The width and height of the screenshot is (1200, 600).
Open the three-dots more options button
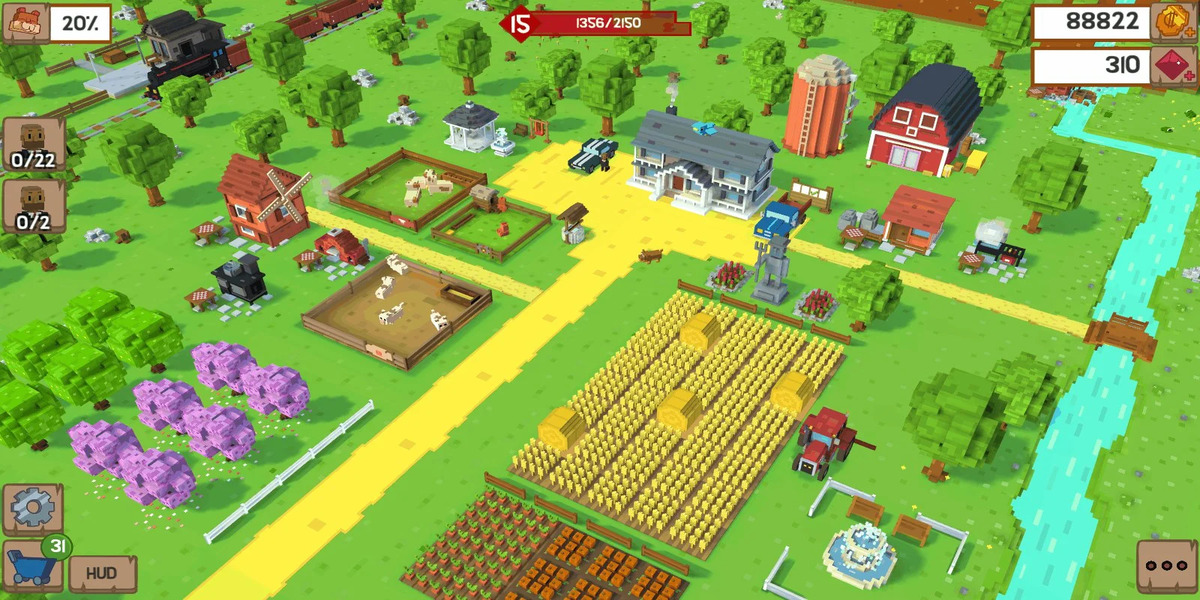(1166, 567)
